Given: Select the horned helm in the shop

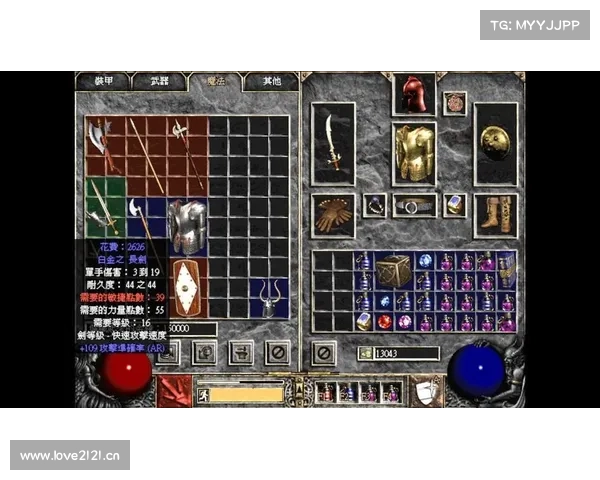Looking at the screenshot, I should 267,297.
